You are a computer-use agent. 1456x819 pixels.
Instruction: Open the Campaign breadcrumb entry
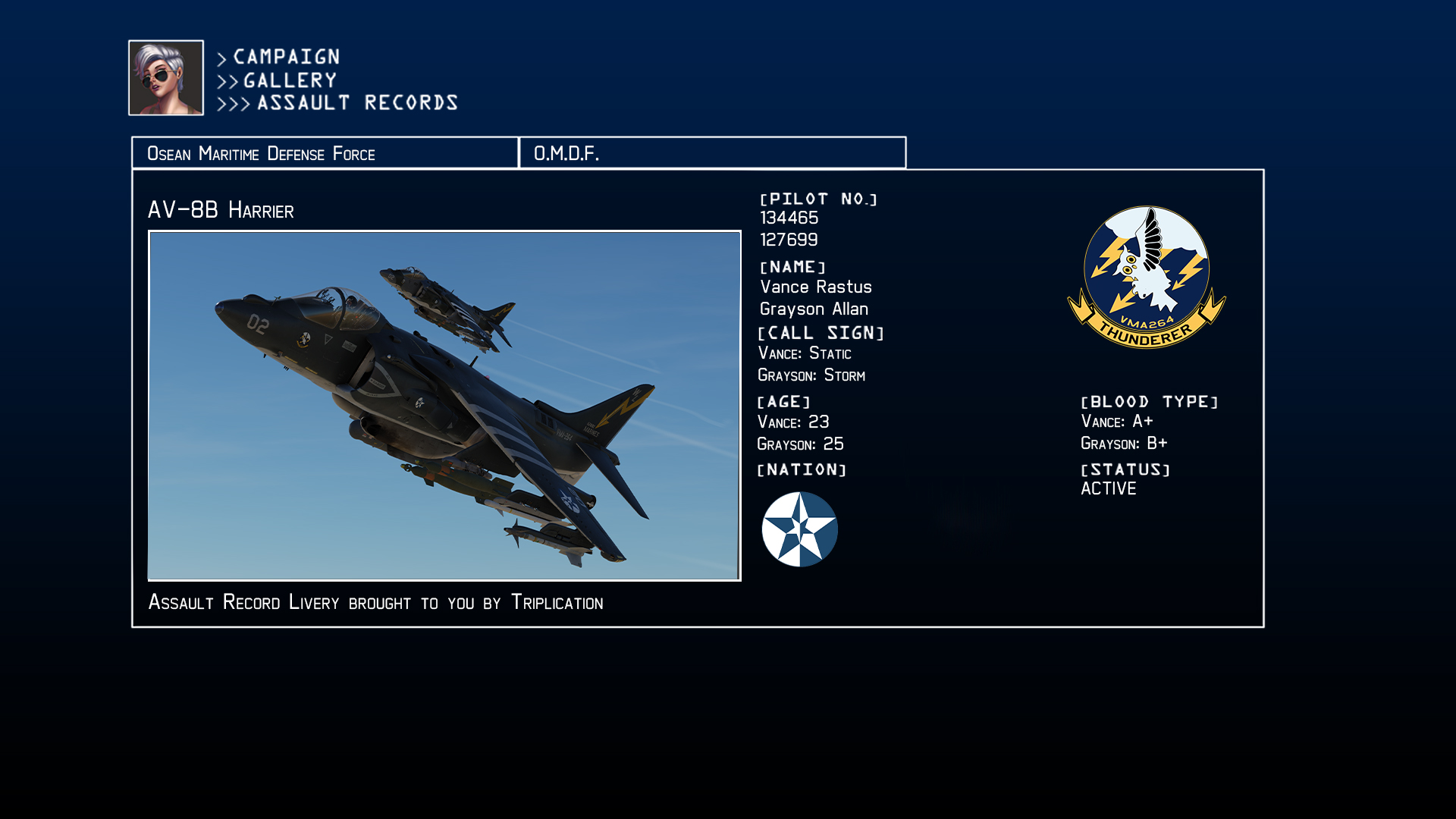[x=286, y=57]
